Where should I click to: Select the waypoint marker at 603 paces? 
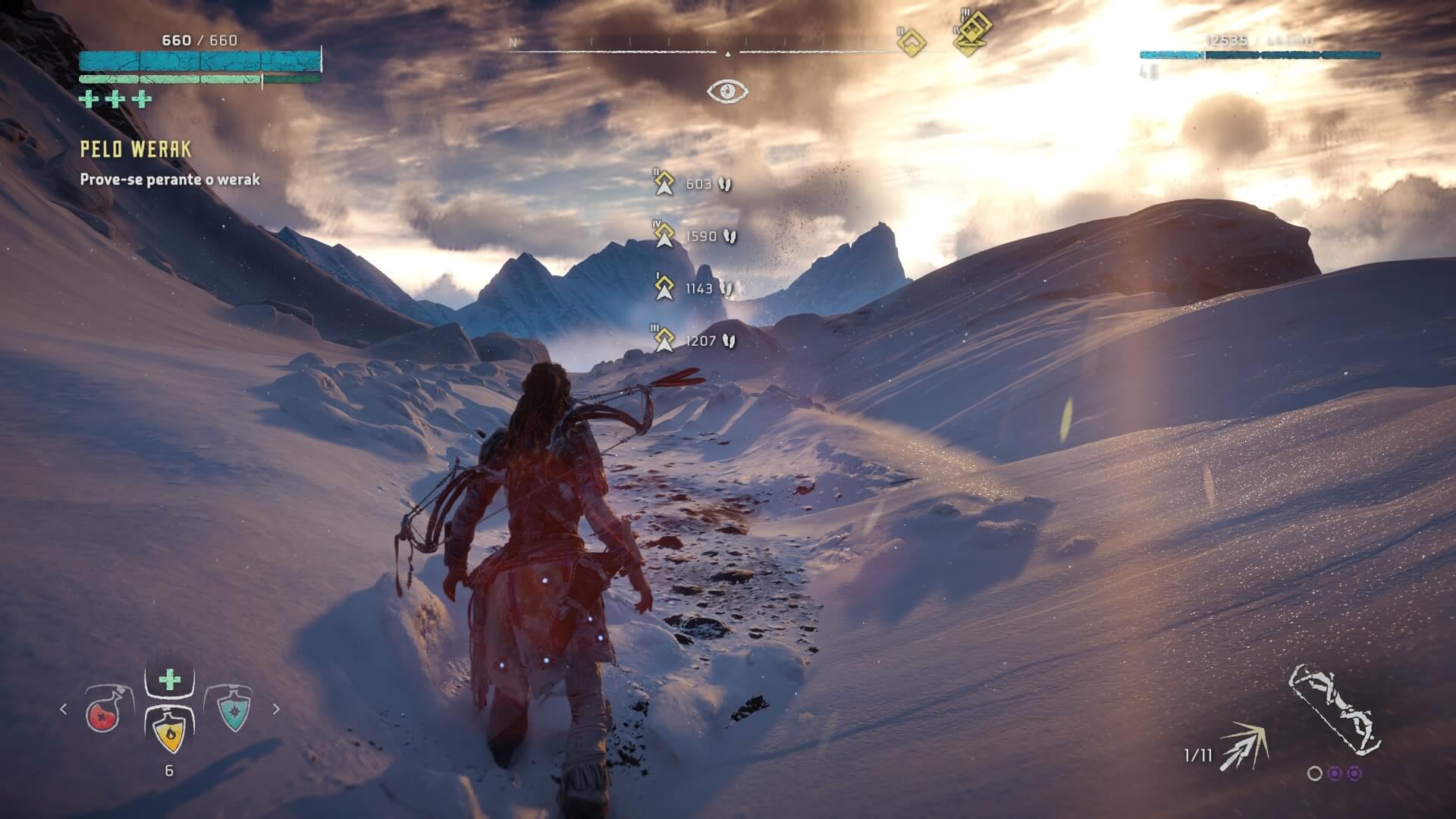665,184
